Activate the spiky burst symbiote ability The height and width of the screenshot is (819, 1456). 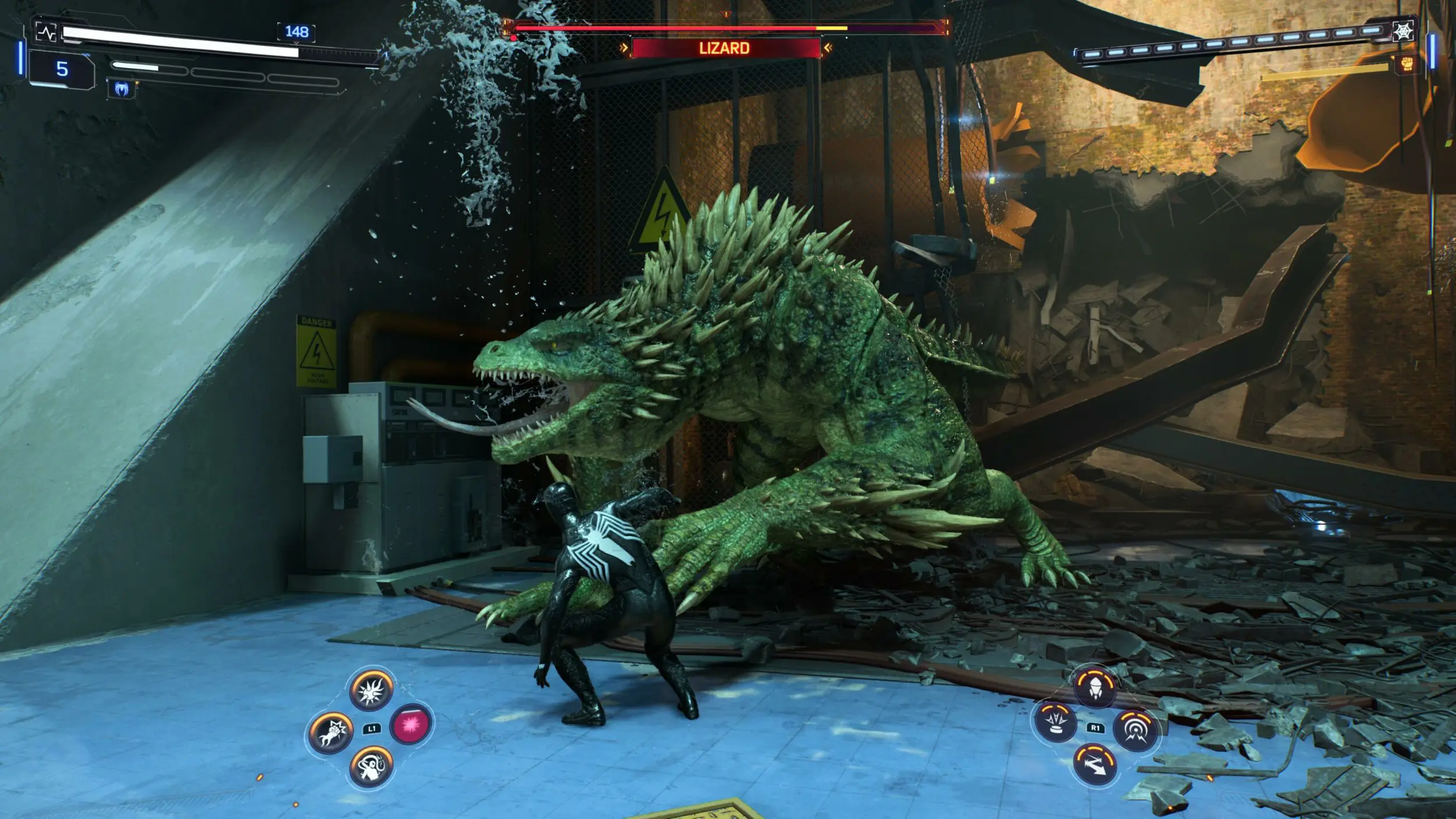point(371,690)
